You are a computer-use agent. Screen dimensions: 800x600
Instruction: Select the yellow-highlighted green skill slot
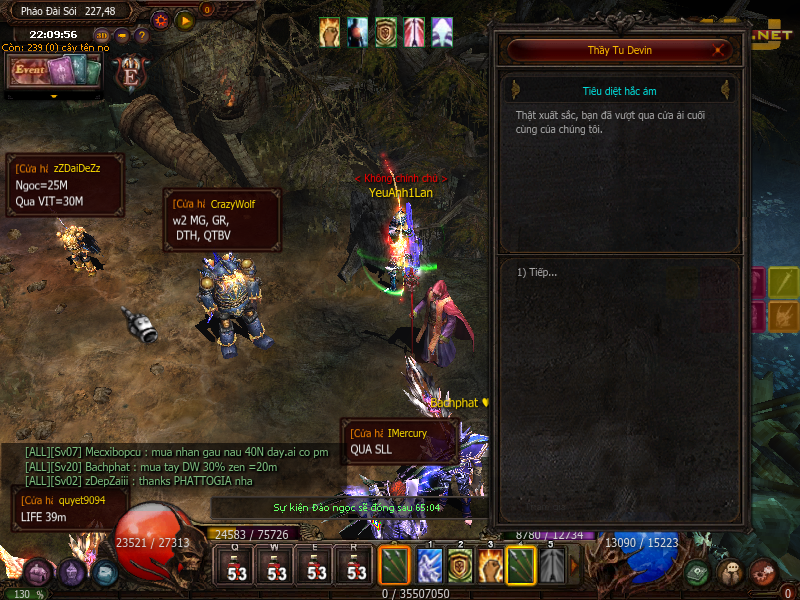520,567
